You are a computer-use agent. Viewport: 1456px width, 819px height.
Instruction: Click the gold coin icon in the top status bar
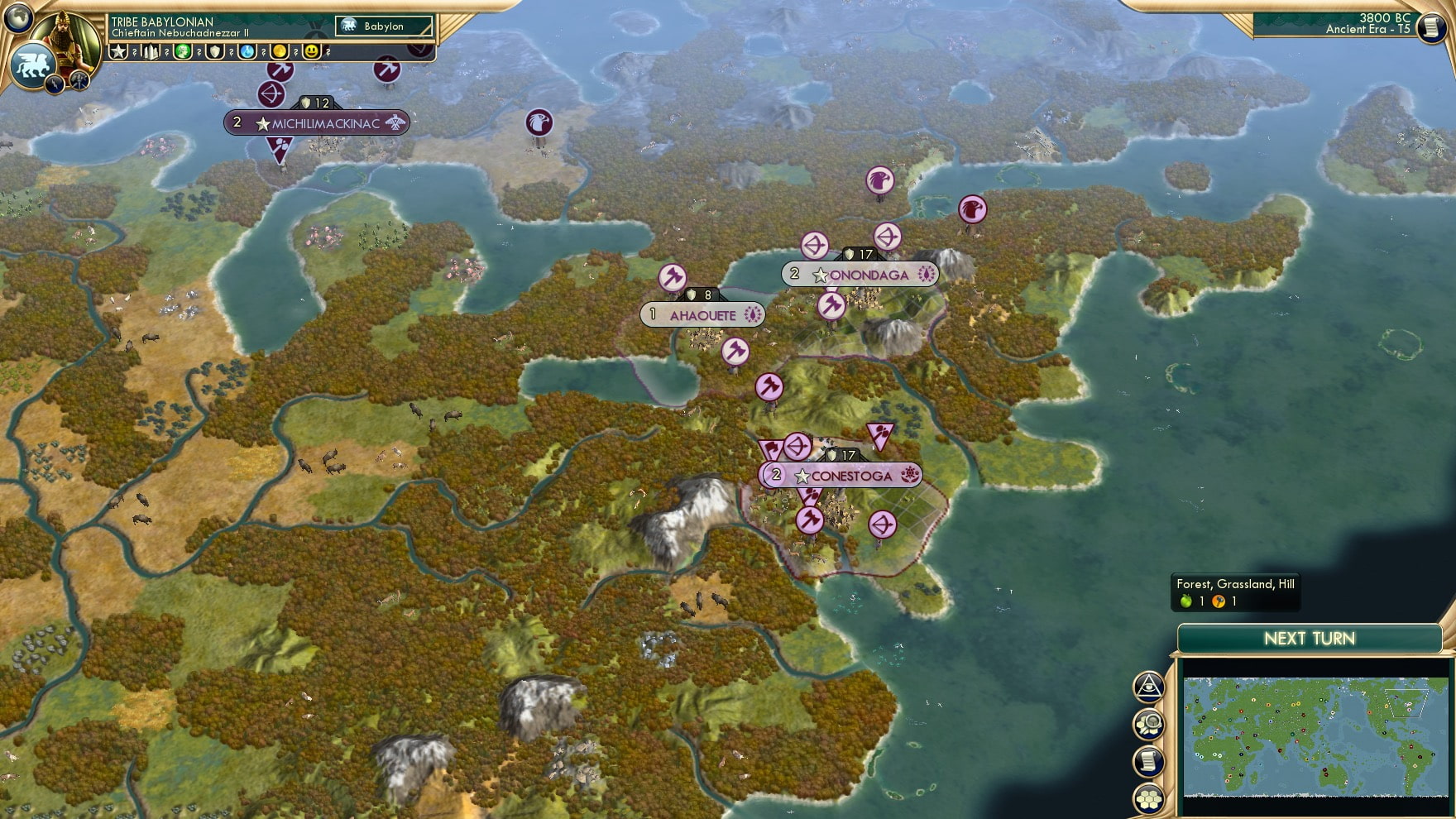tap(279, 53)
